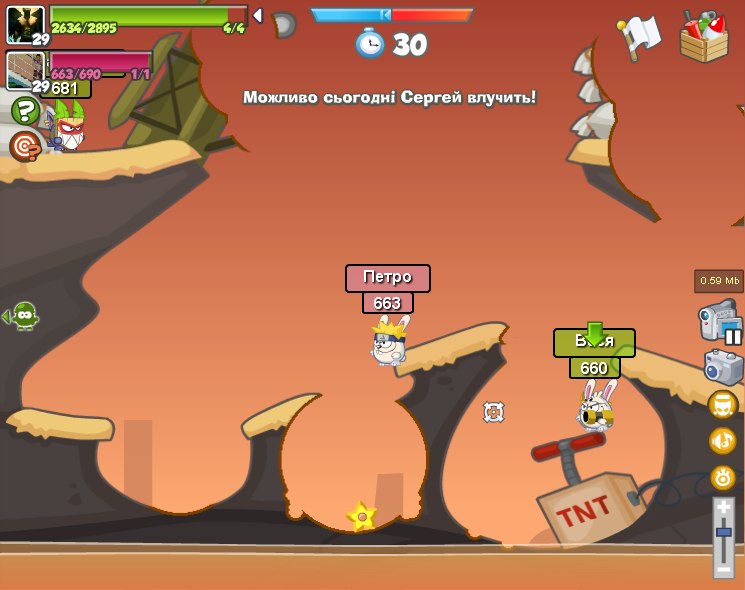Toggle the character face round button

(722, 405)
